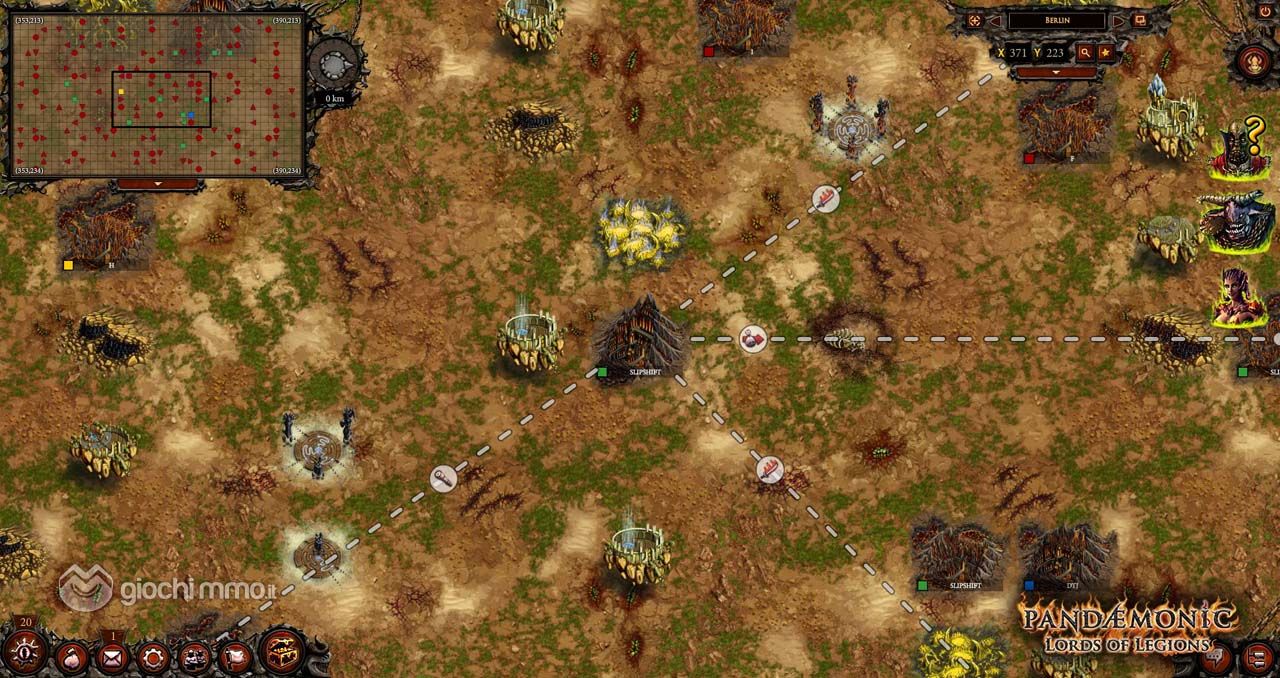Select the advisor portrait with question mark
1280x678 pixels.
coord(1238,150)
